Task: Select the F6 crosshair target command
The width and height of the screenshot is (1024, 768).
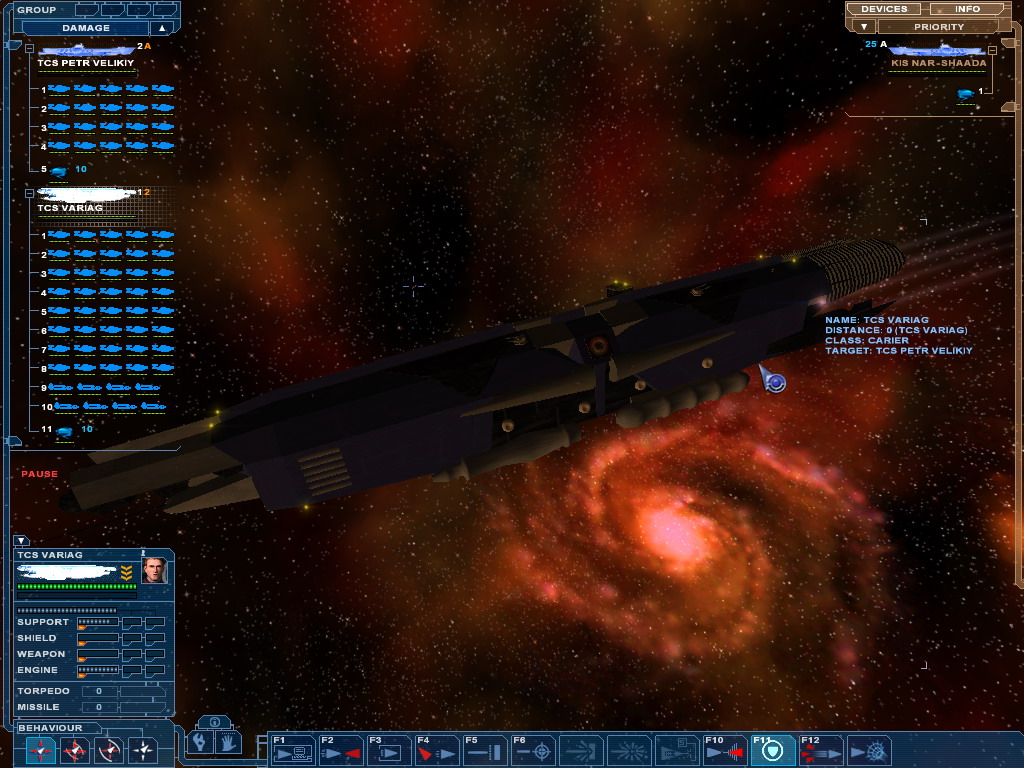Action: 533,750
